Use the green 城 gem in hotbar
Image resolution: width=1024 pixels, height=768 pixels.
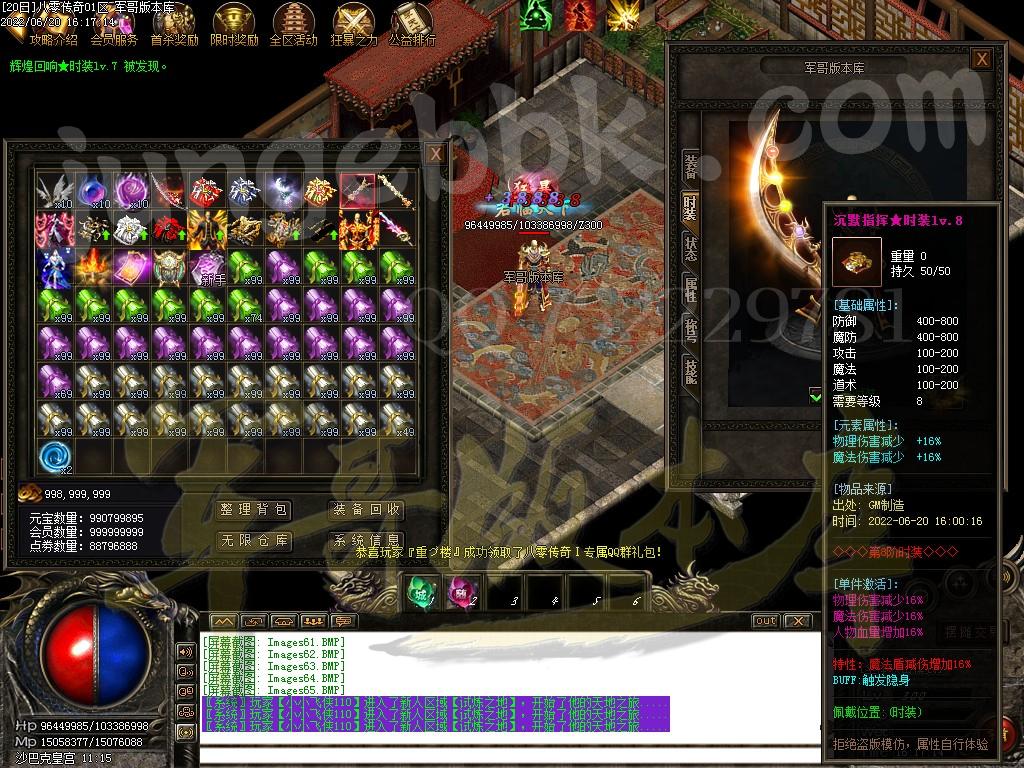coord(419,592)
